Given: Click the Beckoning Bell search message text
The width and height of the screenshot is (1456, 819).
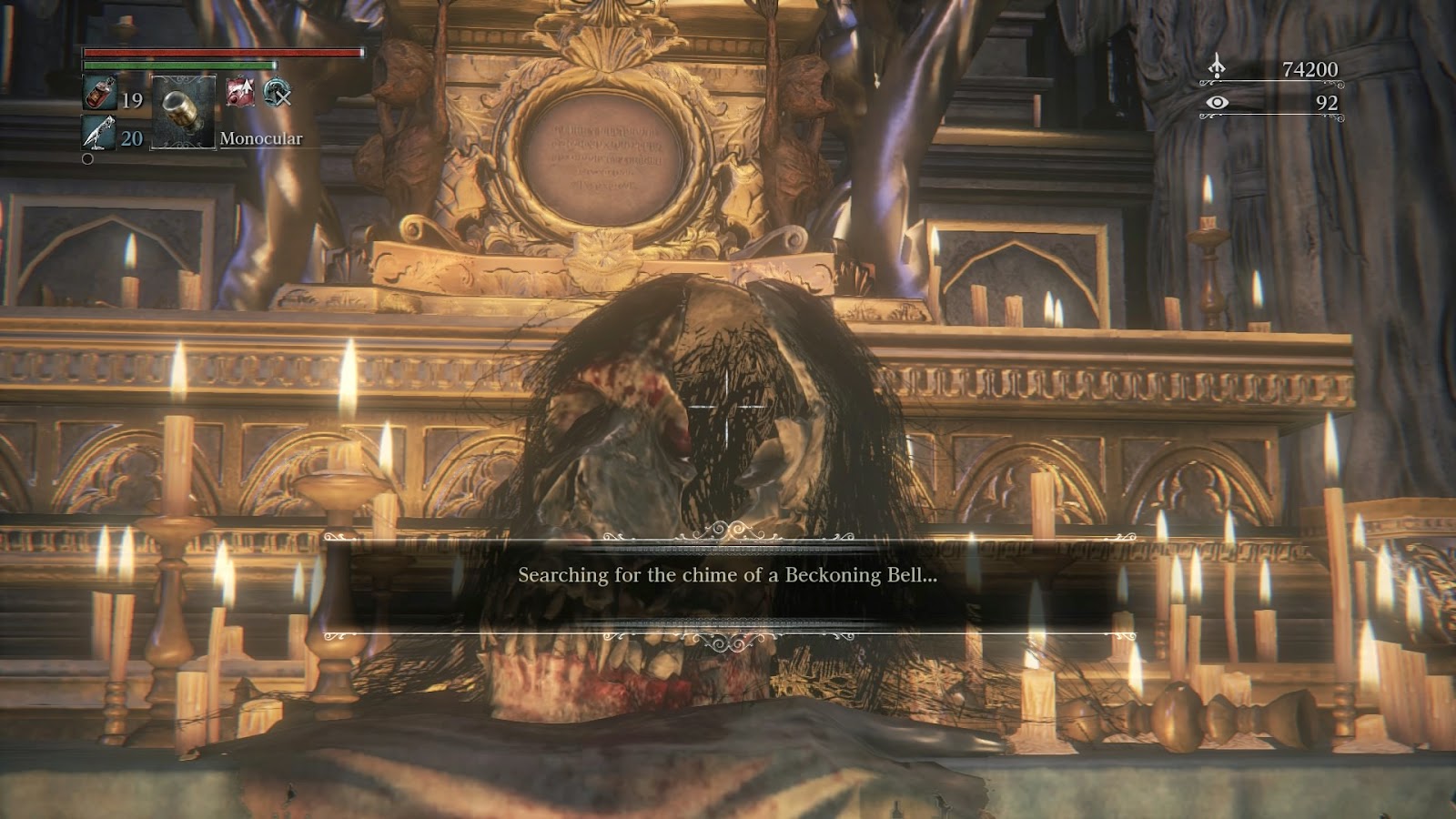Looking at the screenshot, I should (728, 576).
